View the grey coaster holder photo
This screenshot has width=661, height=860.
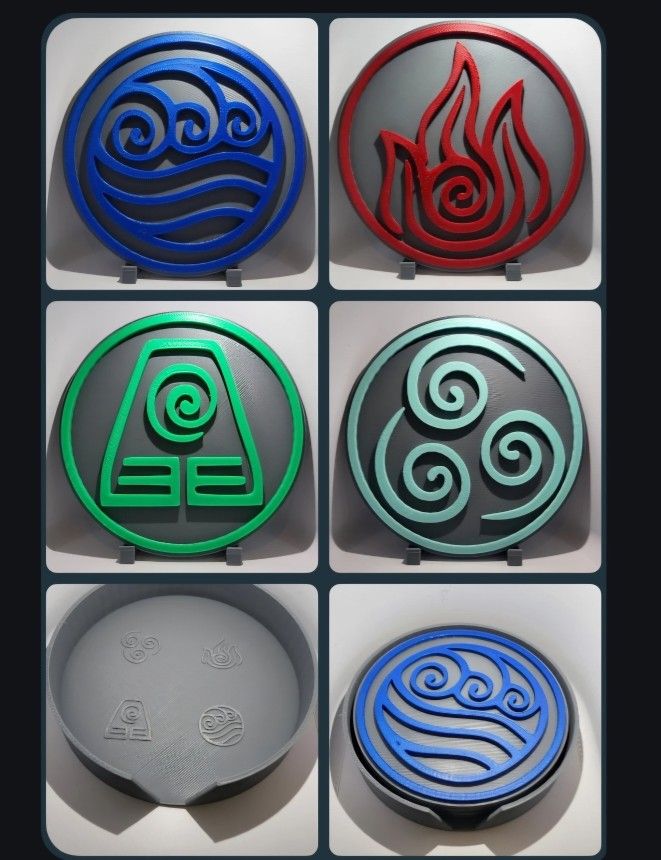click(x=181, y=718)
